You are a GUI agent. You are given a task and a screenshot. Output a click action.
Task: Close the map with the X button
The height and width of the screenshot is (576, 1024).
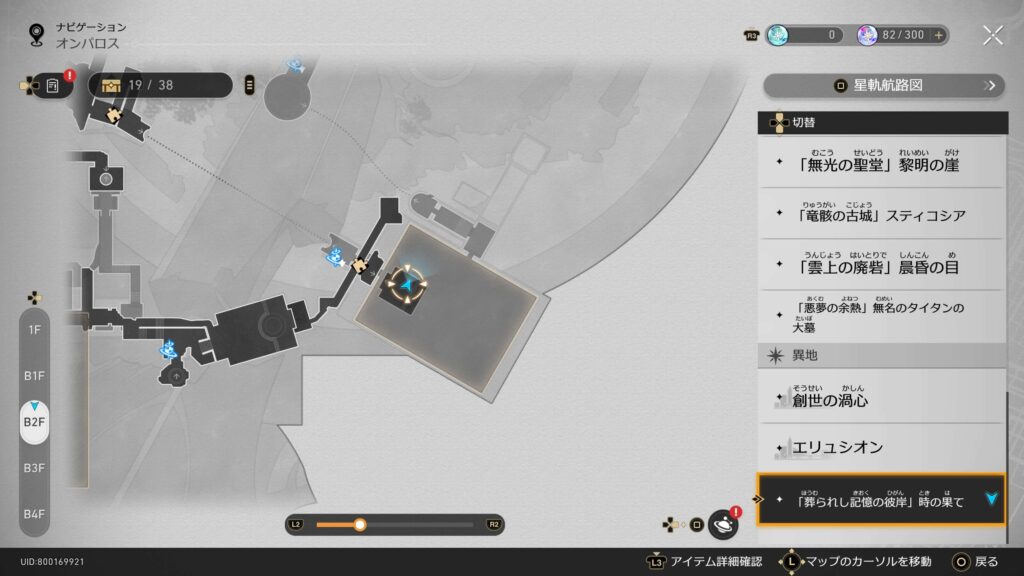point(992,35)
